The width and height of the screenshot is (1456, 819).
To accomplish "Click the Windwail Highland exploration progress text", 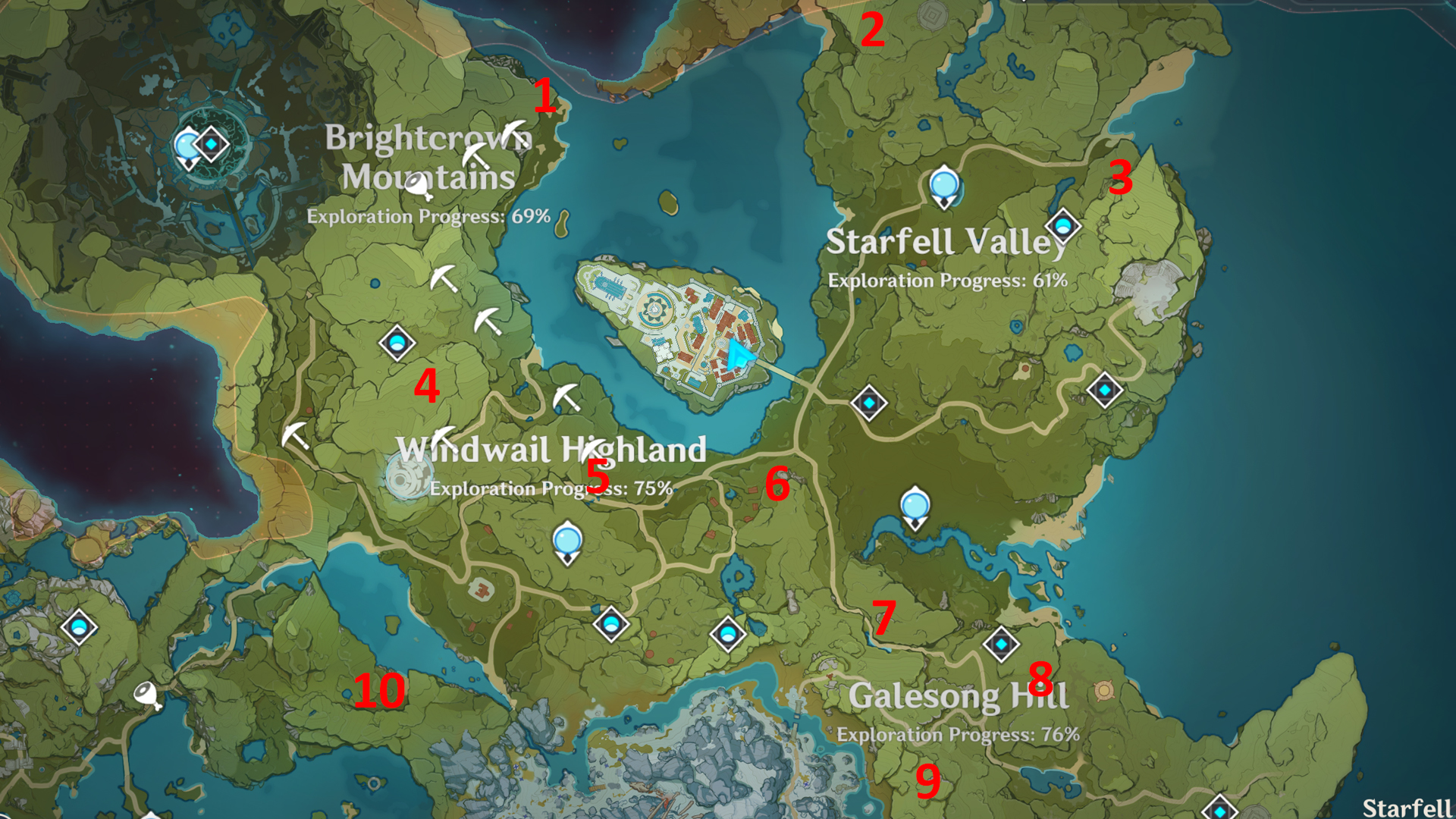I will point(551,489).
